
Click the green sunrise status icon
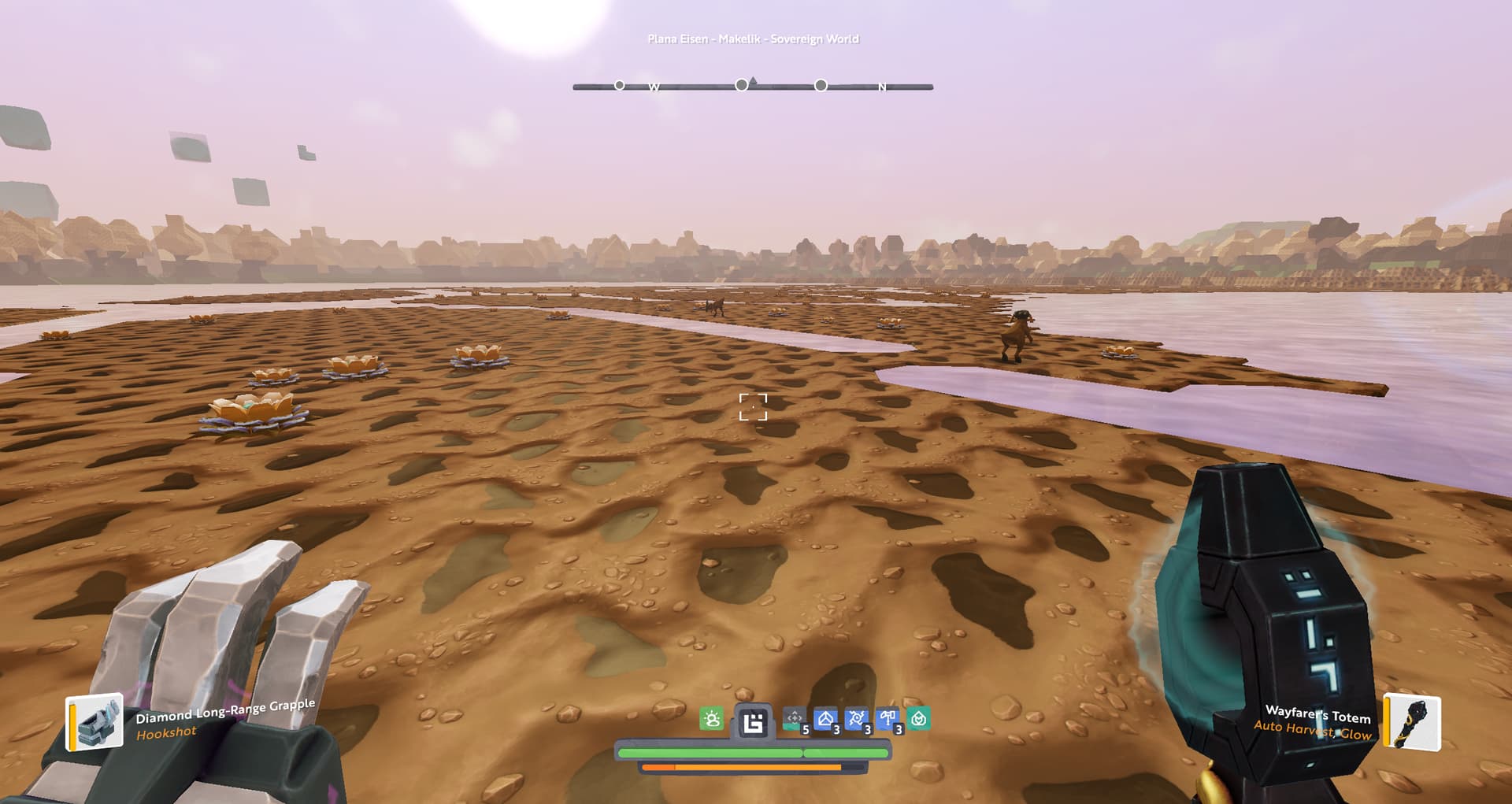711,719
